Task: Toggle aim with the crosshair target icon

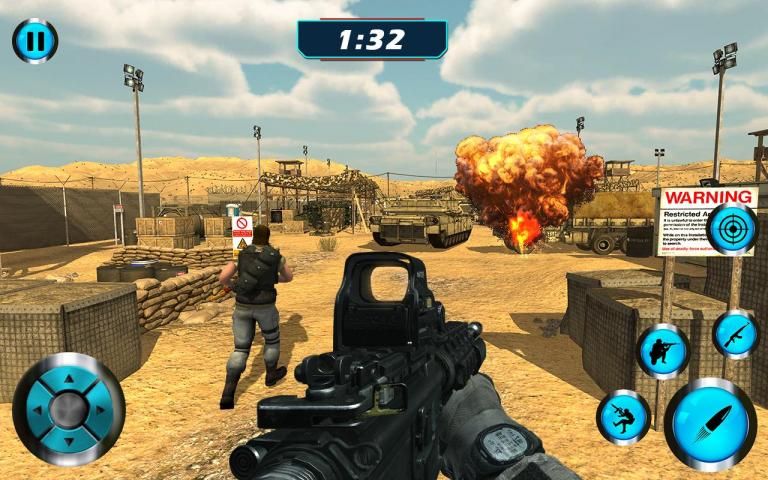Action: tap(733, 229)
